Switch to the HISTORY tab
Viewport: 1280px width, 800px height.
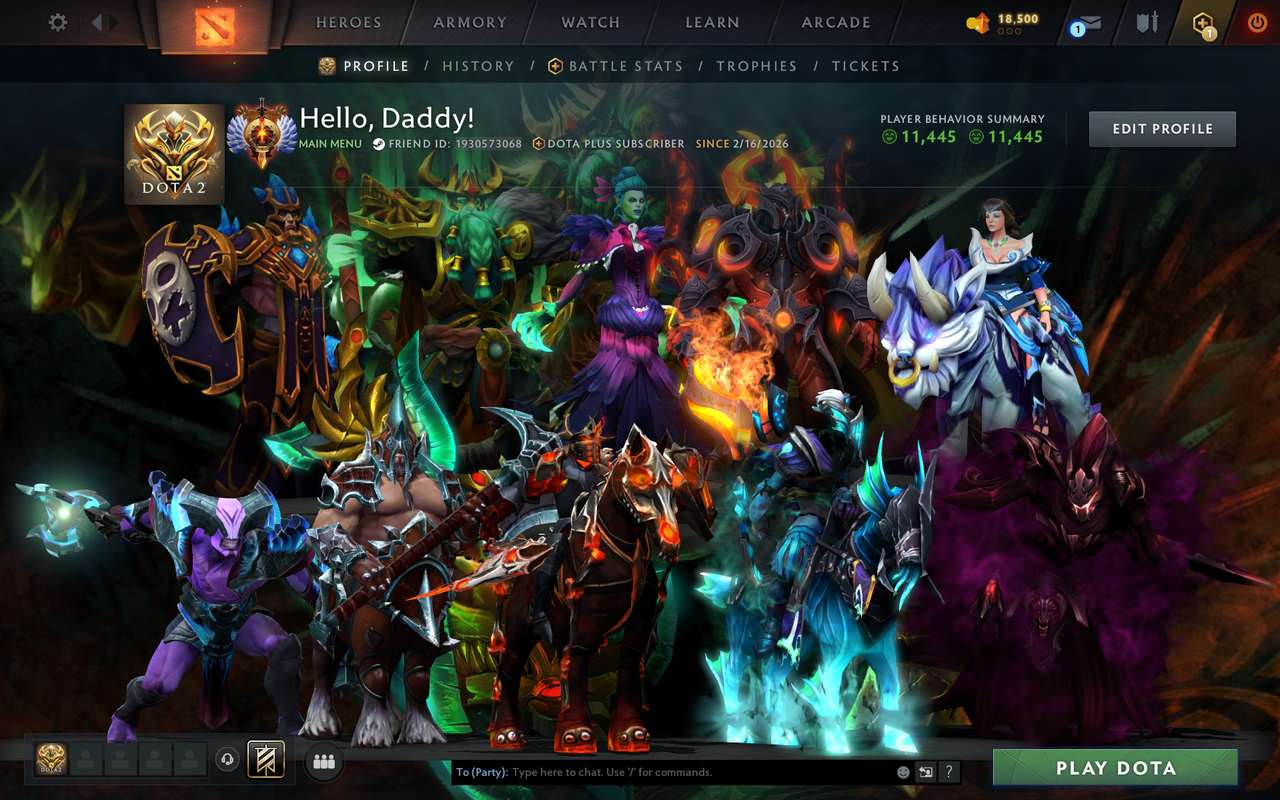click(478, 65)
